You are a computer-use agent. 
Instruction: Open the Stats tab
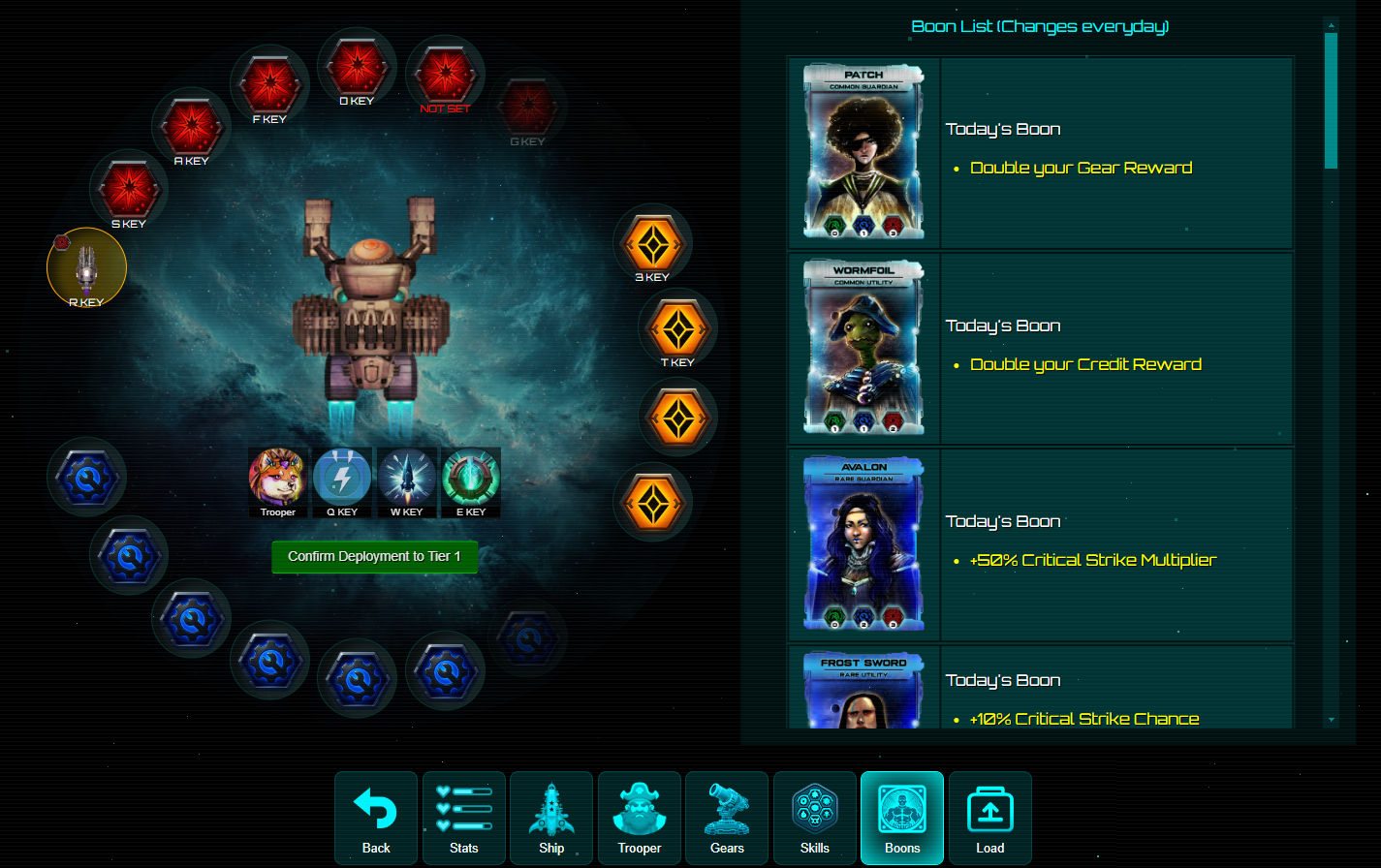[464, 818]
